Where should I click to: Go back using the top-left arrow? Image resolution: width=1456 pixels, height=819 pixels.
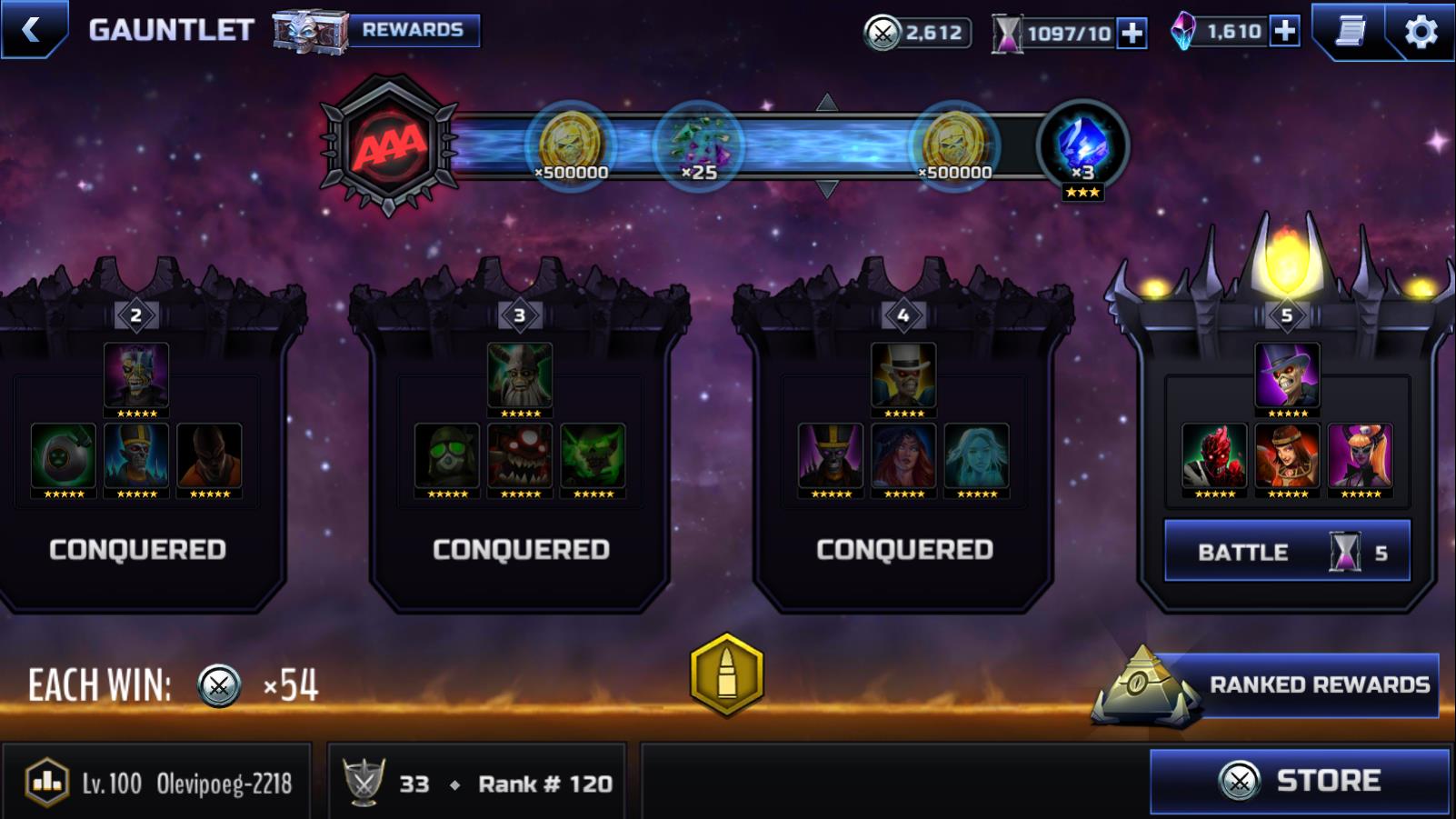click(33, 30)
